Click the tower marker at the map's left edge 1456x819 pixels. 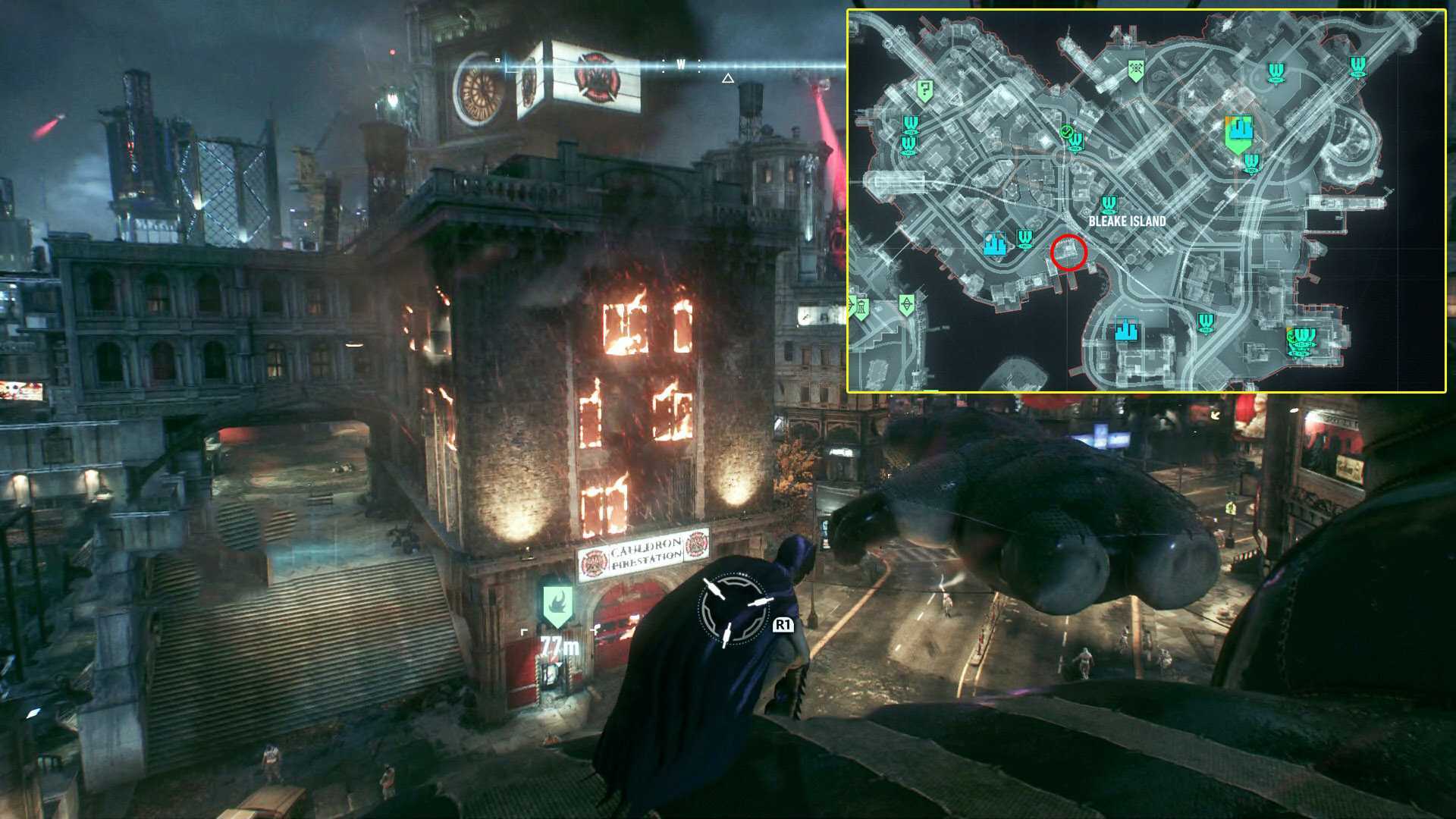(861, 308)
